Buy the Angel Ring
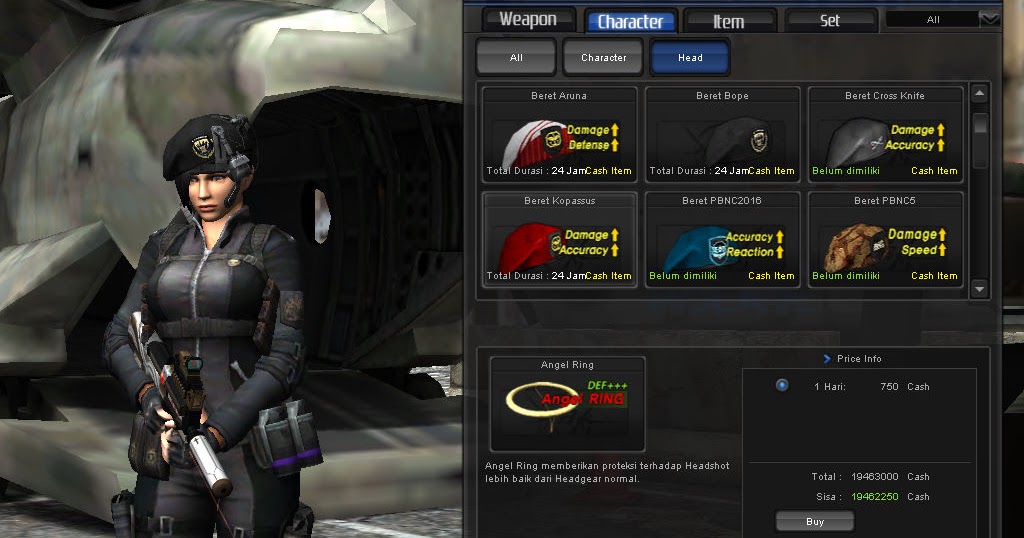Screen dimensions: 1024x538 click(x=814, y=521)
